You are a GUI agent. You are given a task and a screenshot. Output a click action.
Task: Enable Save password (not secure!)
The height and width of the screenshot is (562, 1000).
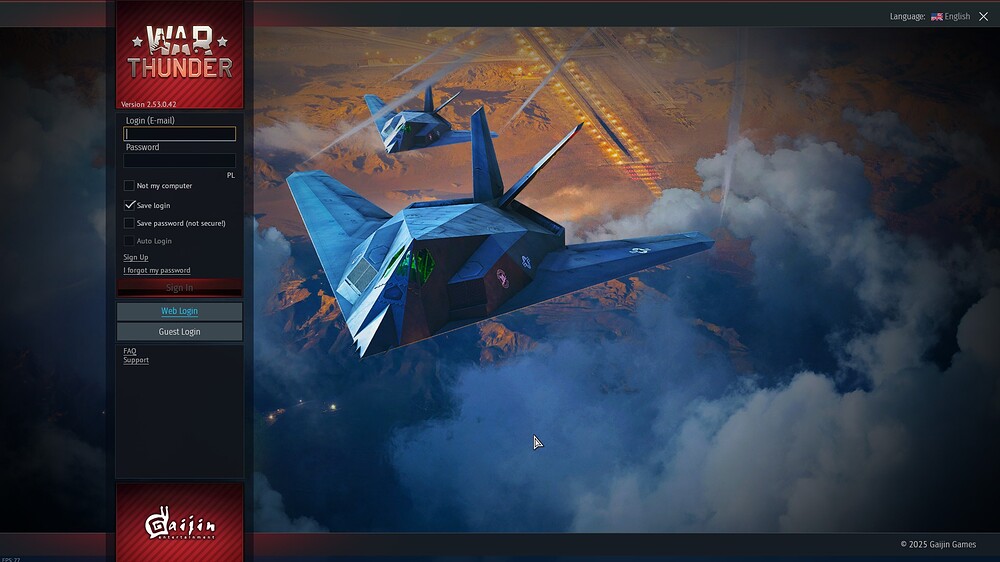129,223
